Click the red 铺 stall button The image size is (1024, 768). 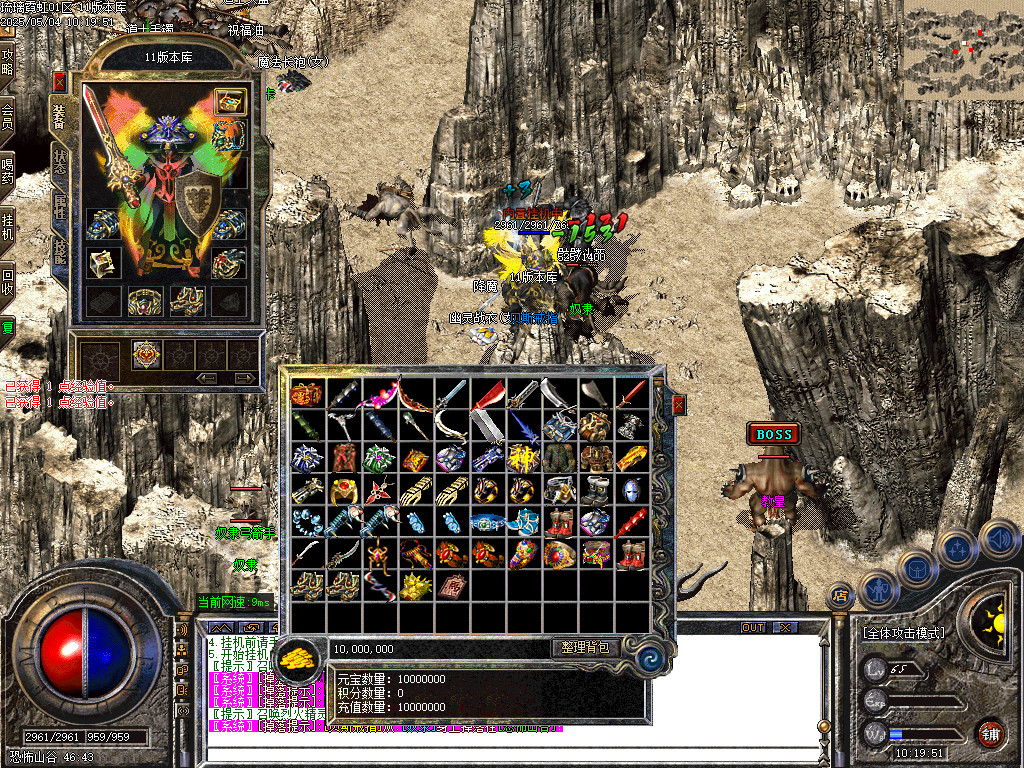[x=991, y=733]
